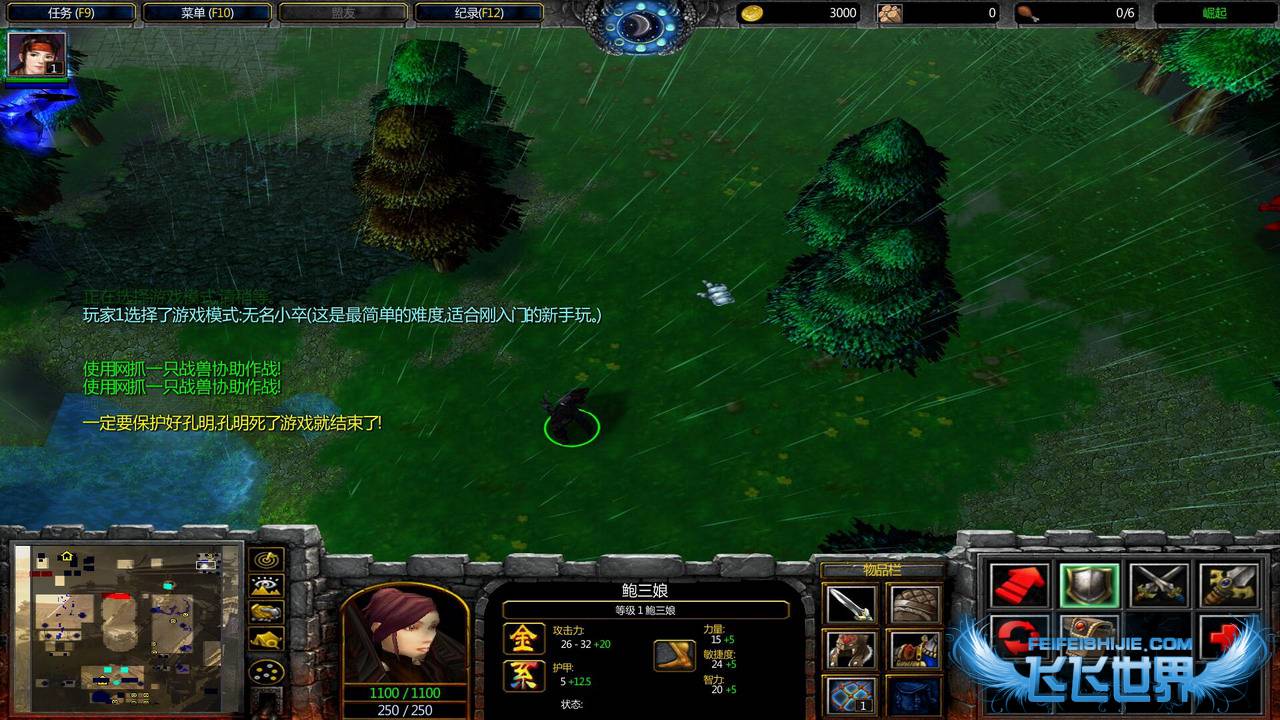Toggle the minimap ally color mode button
Screen dimensions: 1280x720
click(x=267, y=612)
